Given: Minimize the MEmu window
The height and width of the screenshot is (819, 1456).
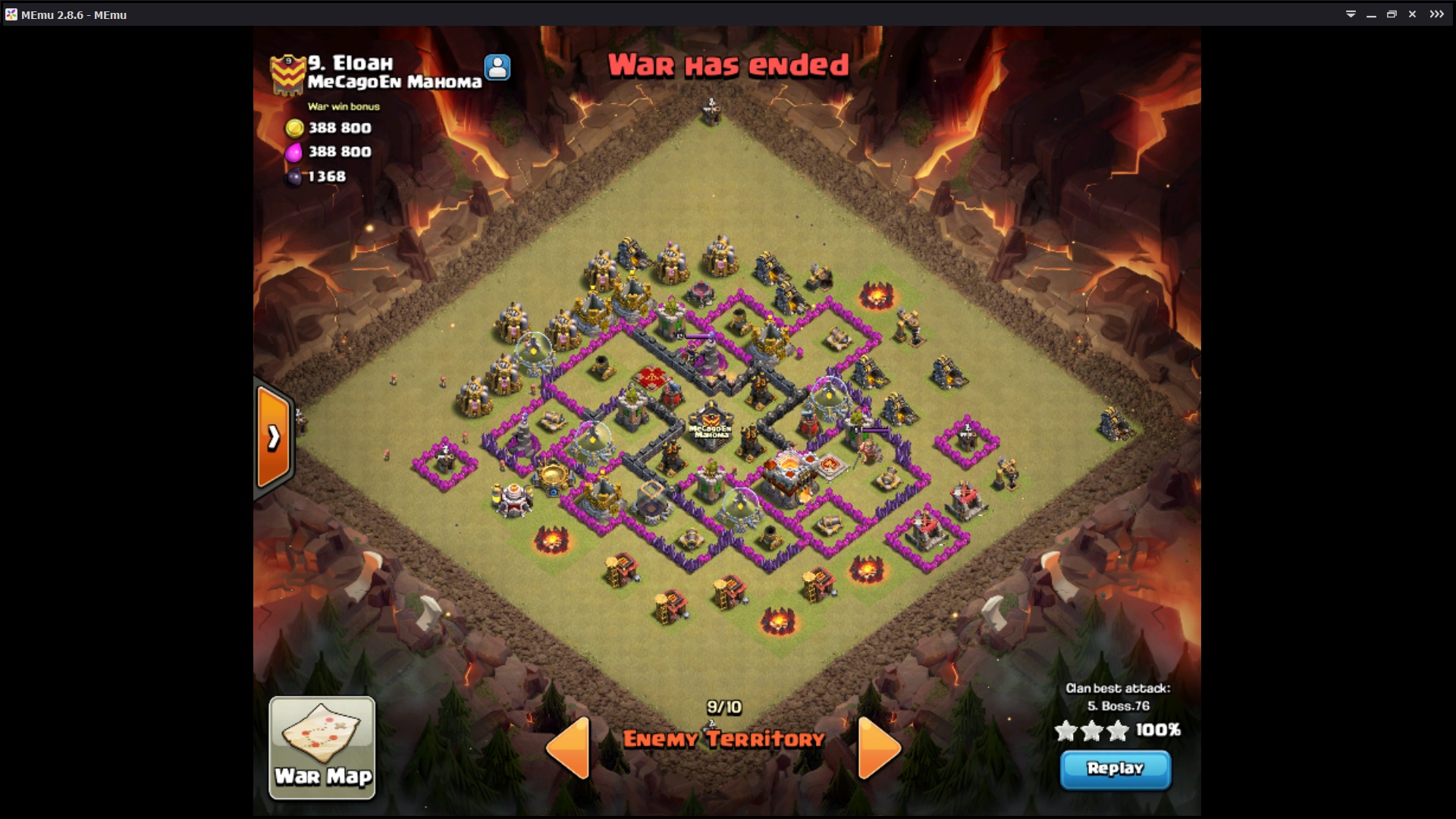Looking at the screenshot, I should point(1371,14).
